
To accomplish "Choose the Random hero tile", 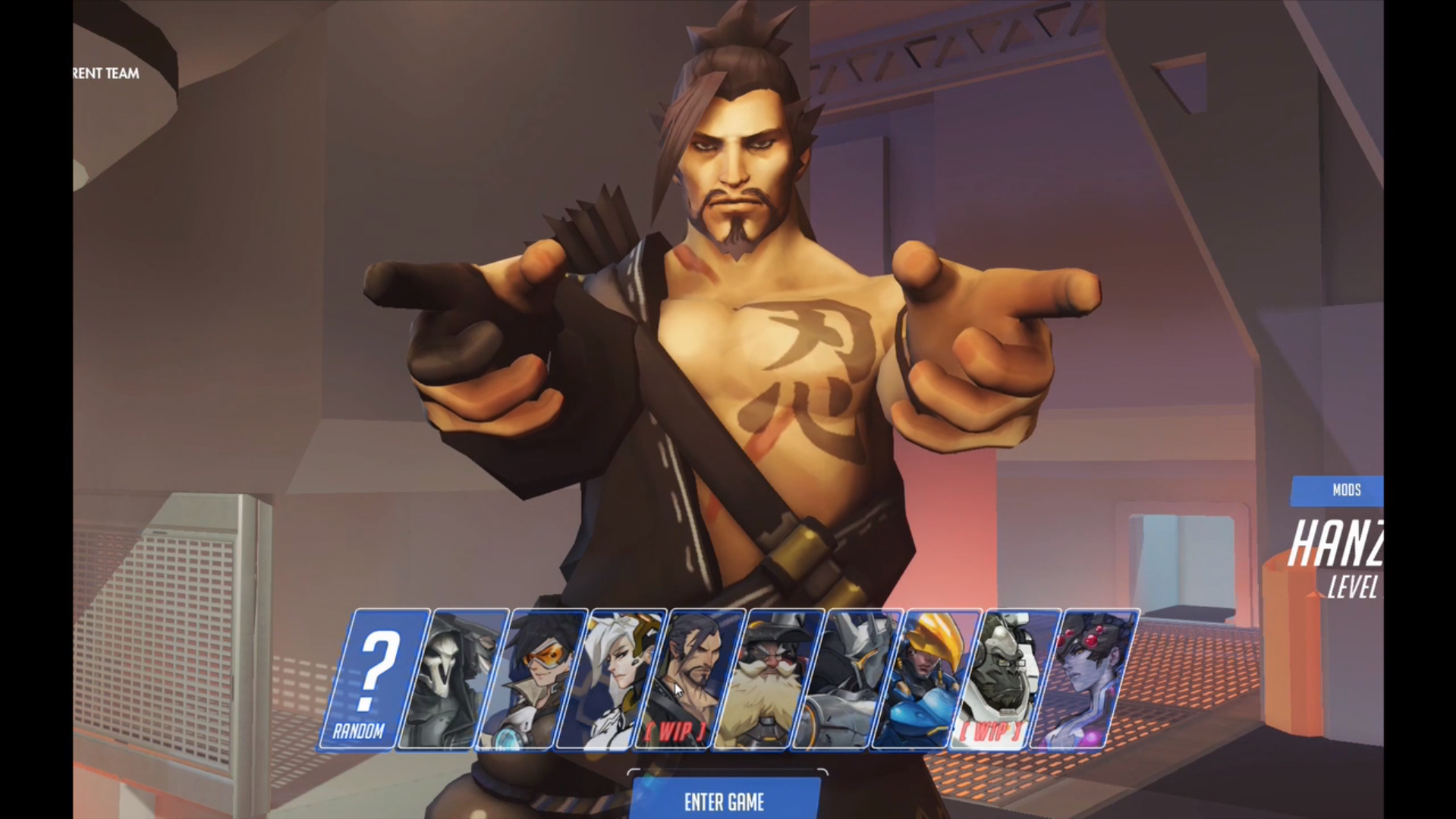I will coord(372,679).
